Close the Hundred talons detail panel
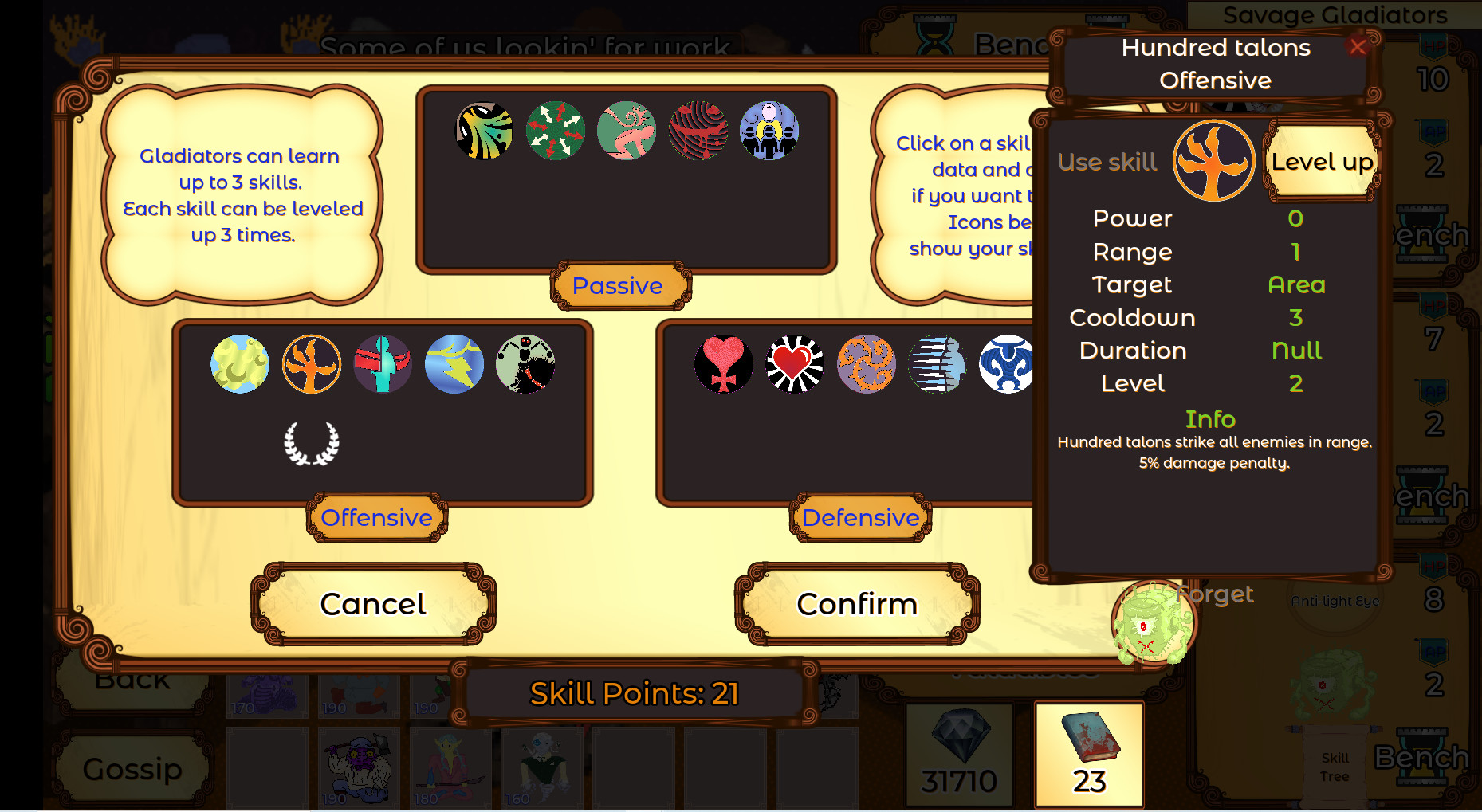The height and width of the screenshot is (812, 1482). point(1358,48)
